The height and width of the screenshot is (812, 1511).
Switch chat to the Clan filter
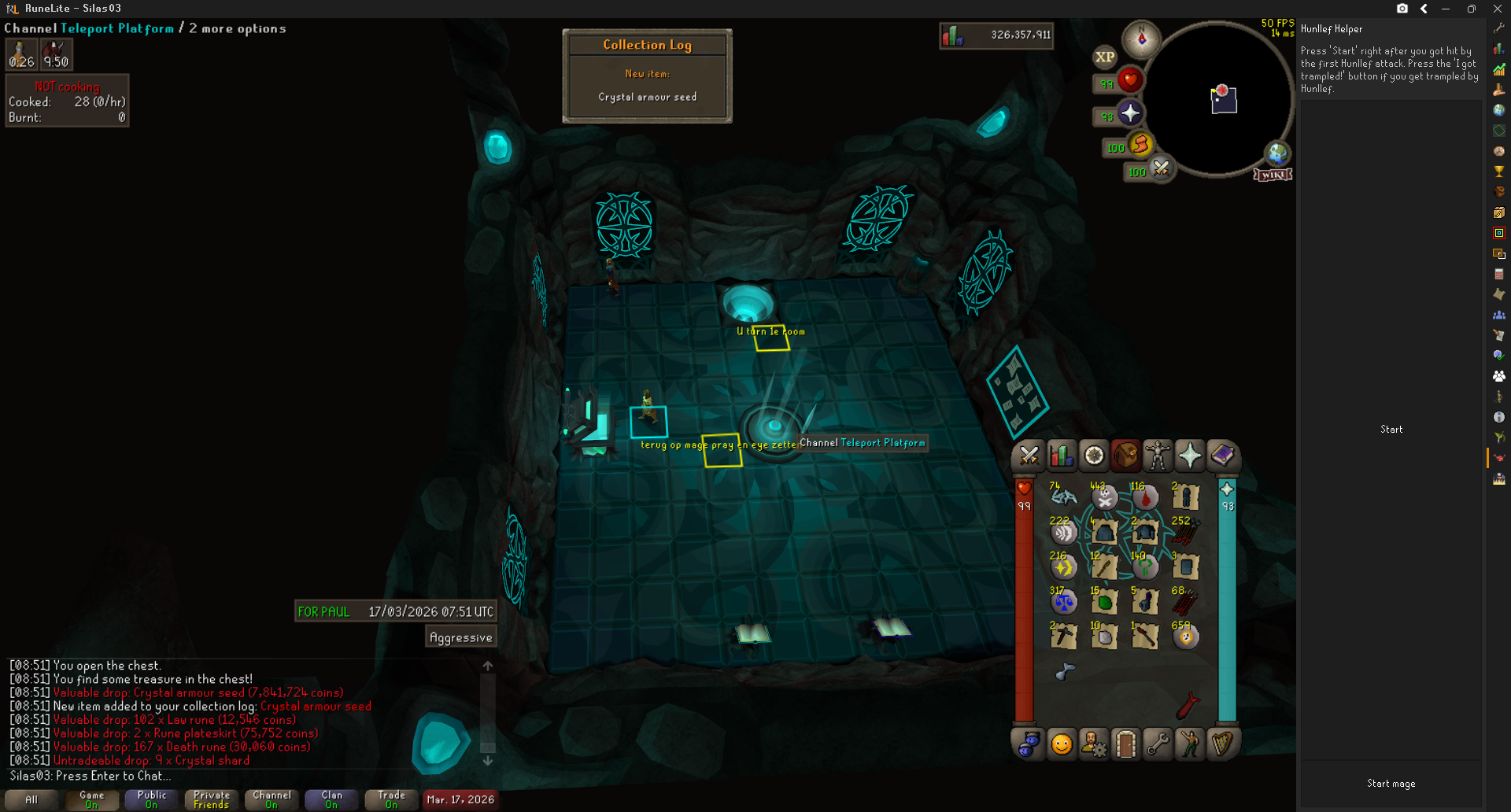[x=331, y=799]
